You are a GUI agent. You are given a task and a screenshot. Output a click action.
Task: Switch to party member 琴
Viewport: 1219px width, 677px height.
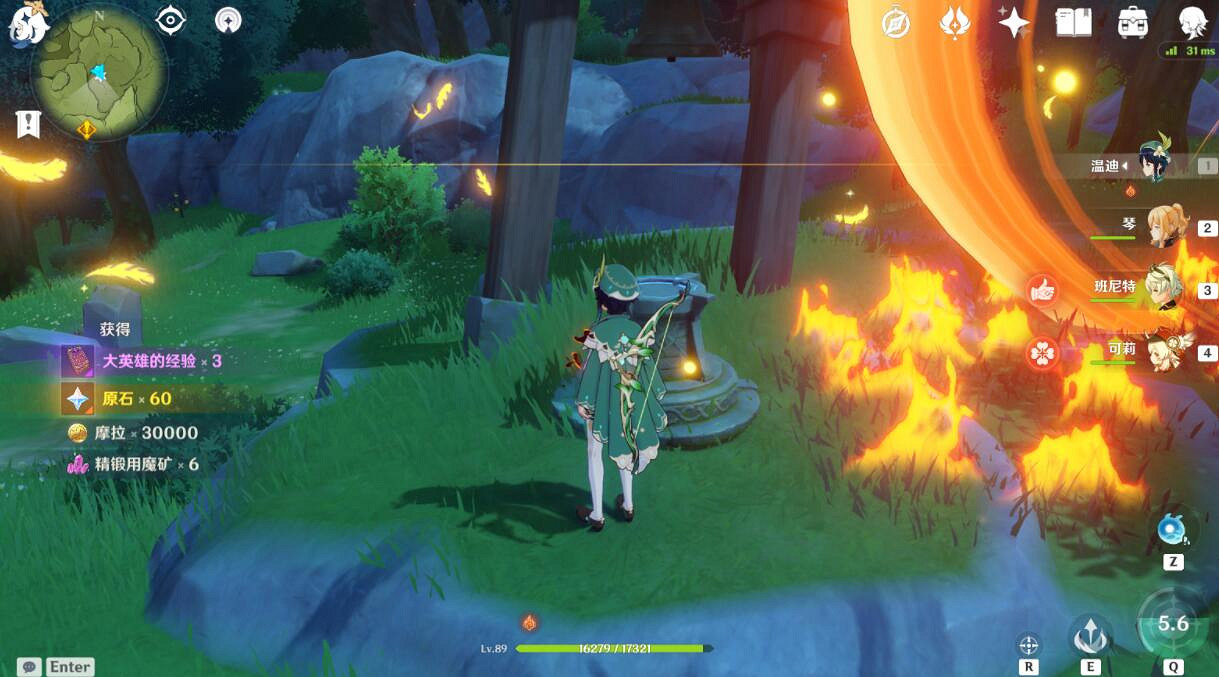(x=1163, y=227)
